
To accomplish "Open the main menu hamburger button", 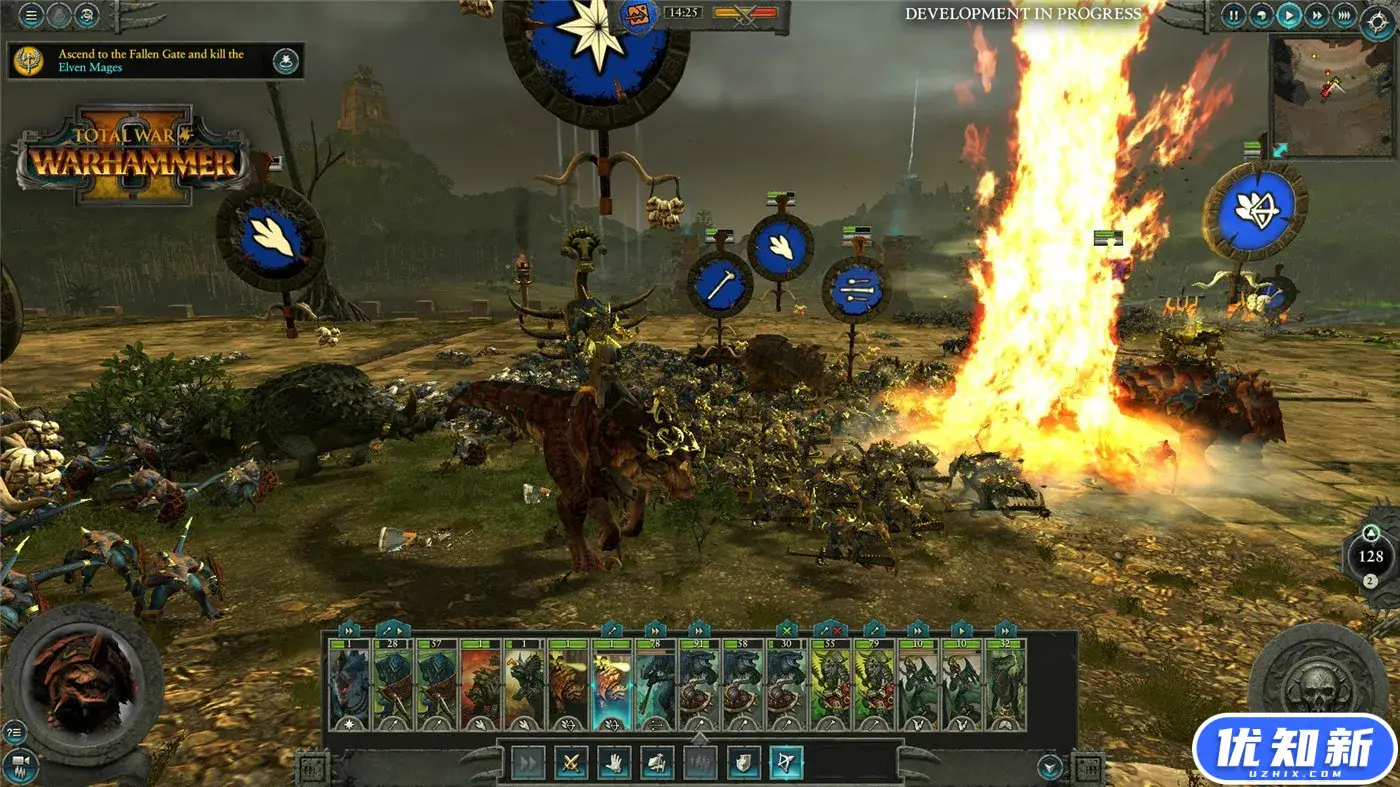I will (x=32, y=15).
